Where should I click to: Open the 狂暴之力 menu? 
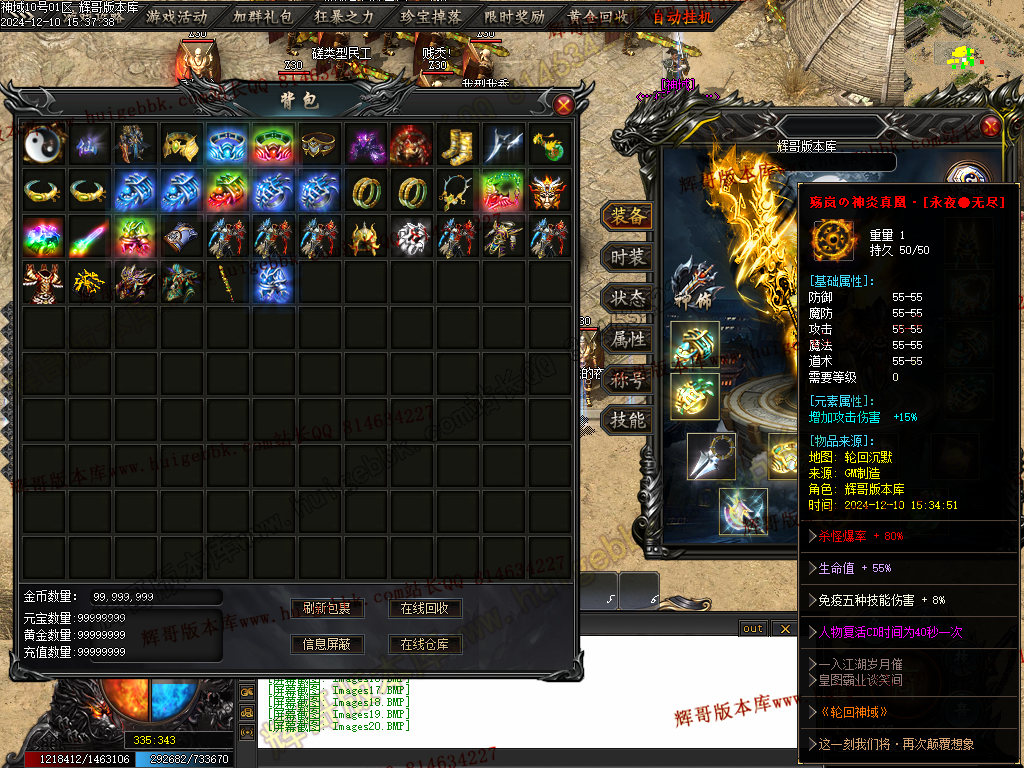pos(345,16)
